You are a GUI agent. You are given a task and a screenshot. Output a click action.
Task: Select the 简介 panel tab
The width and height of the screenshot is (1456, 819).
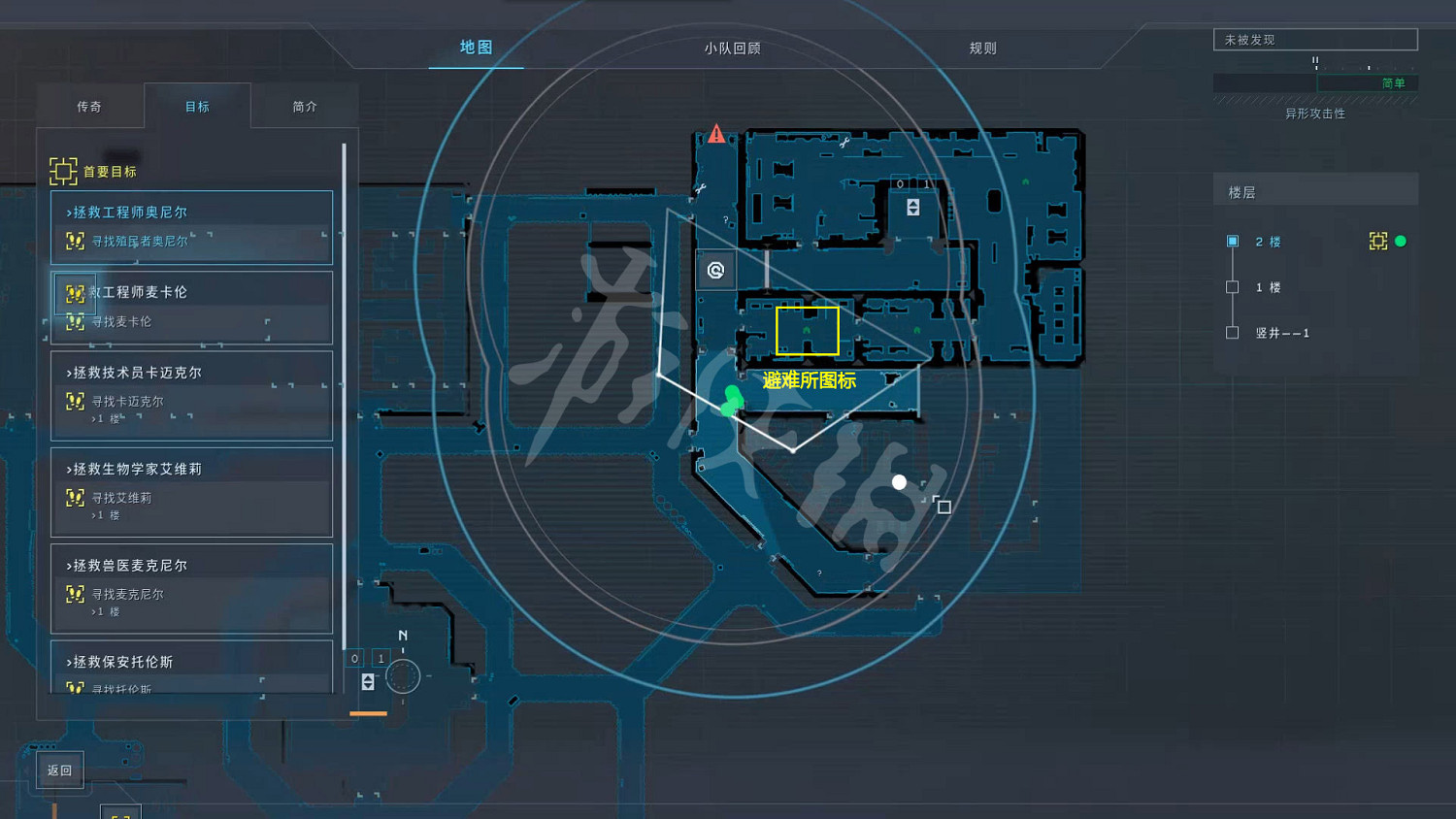point(305,106)
